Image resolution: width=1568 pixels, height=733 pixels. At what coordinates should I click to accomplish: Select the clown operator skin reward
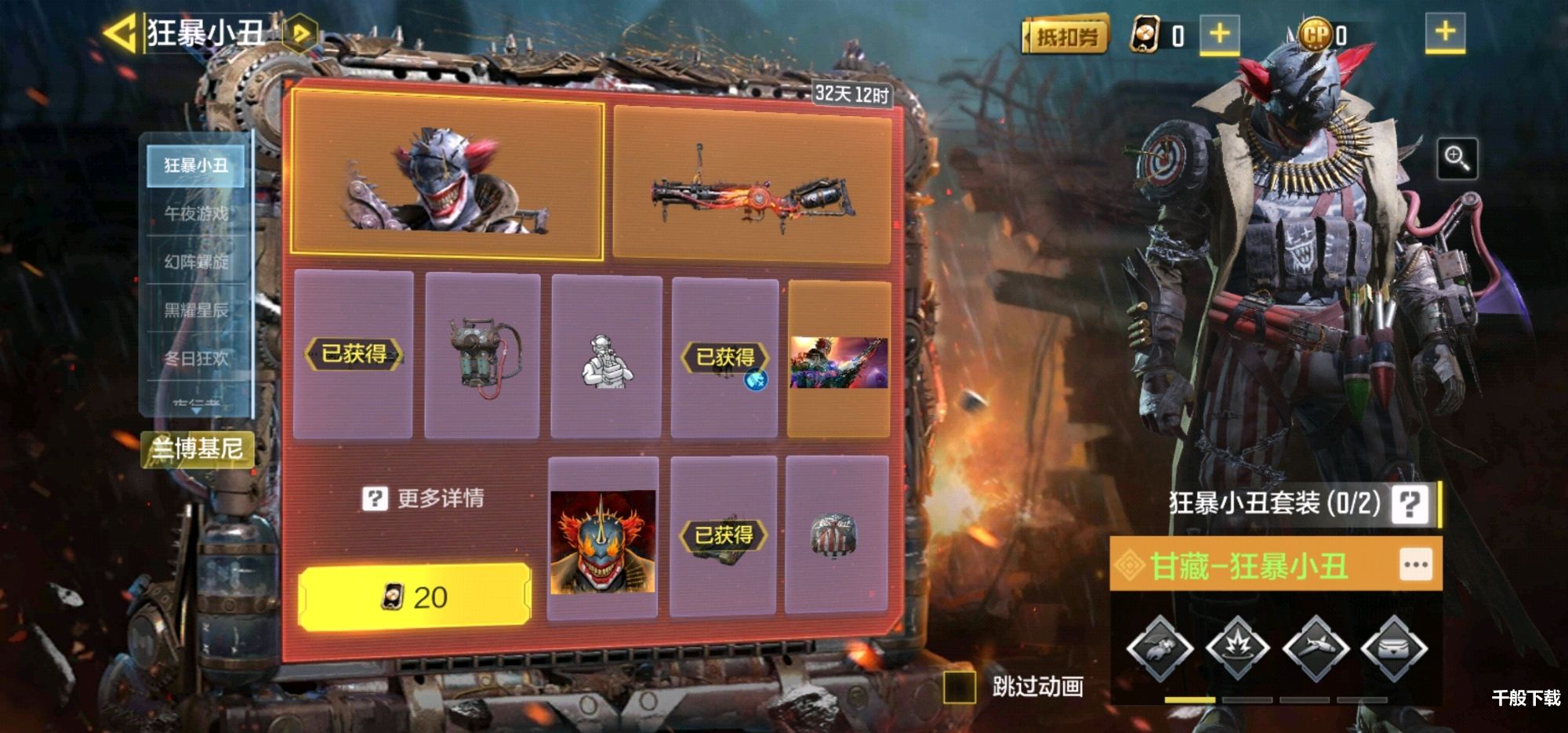[x=447, y=174]
